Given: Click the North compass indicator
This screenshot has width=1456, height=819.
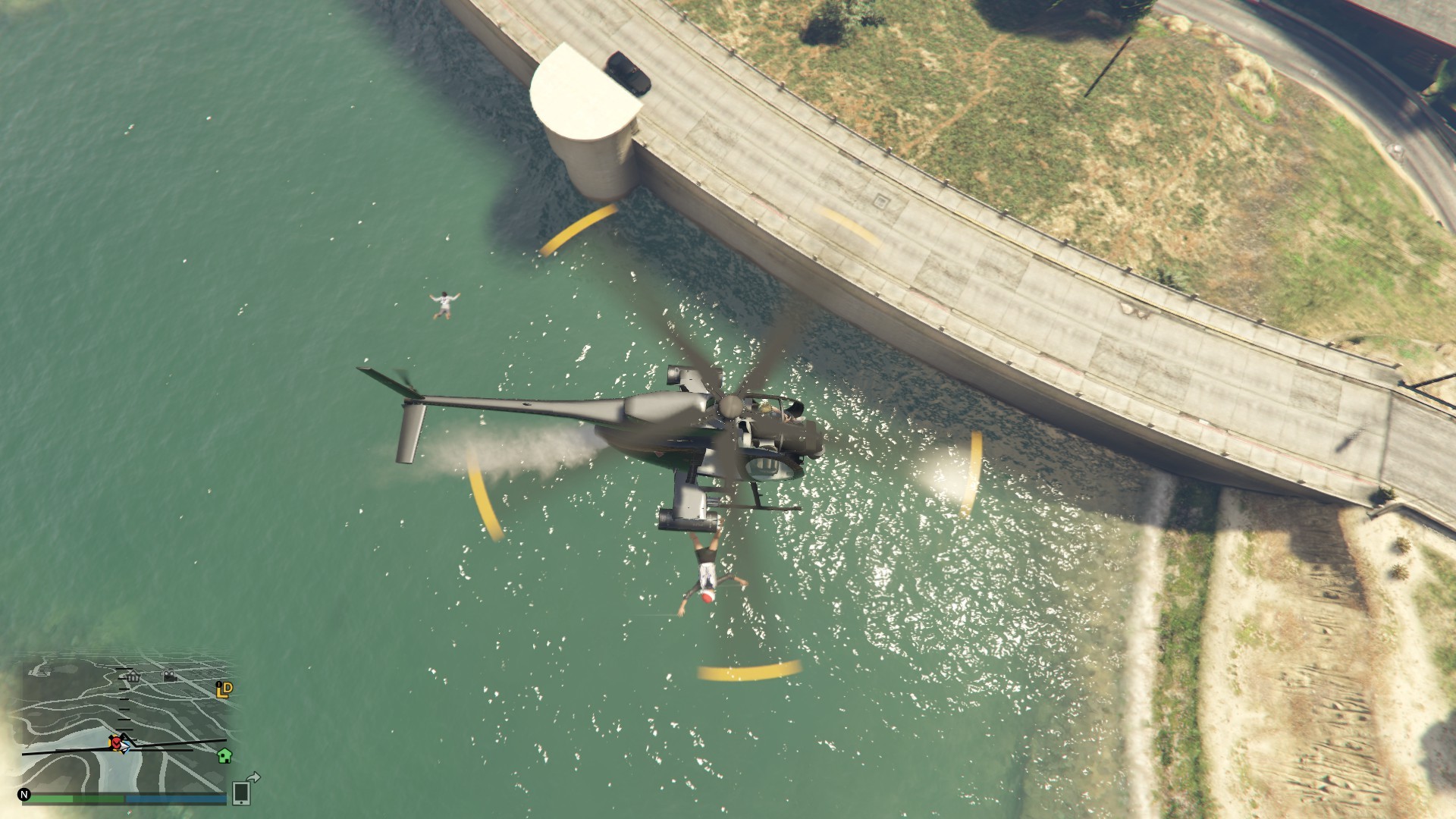Looking at the screenshot, I should (24, 795).
